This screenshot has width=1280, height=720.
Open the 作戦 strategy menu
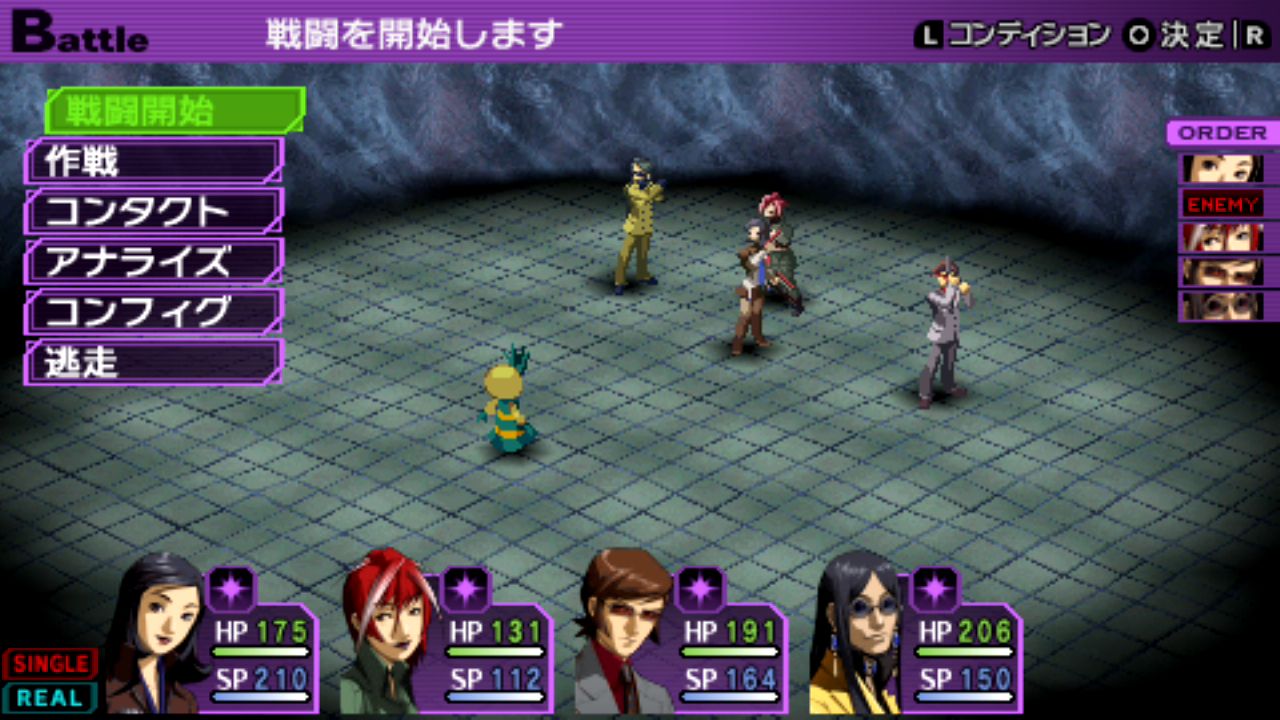point(154,161)
